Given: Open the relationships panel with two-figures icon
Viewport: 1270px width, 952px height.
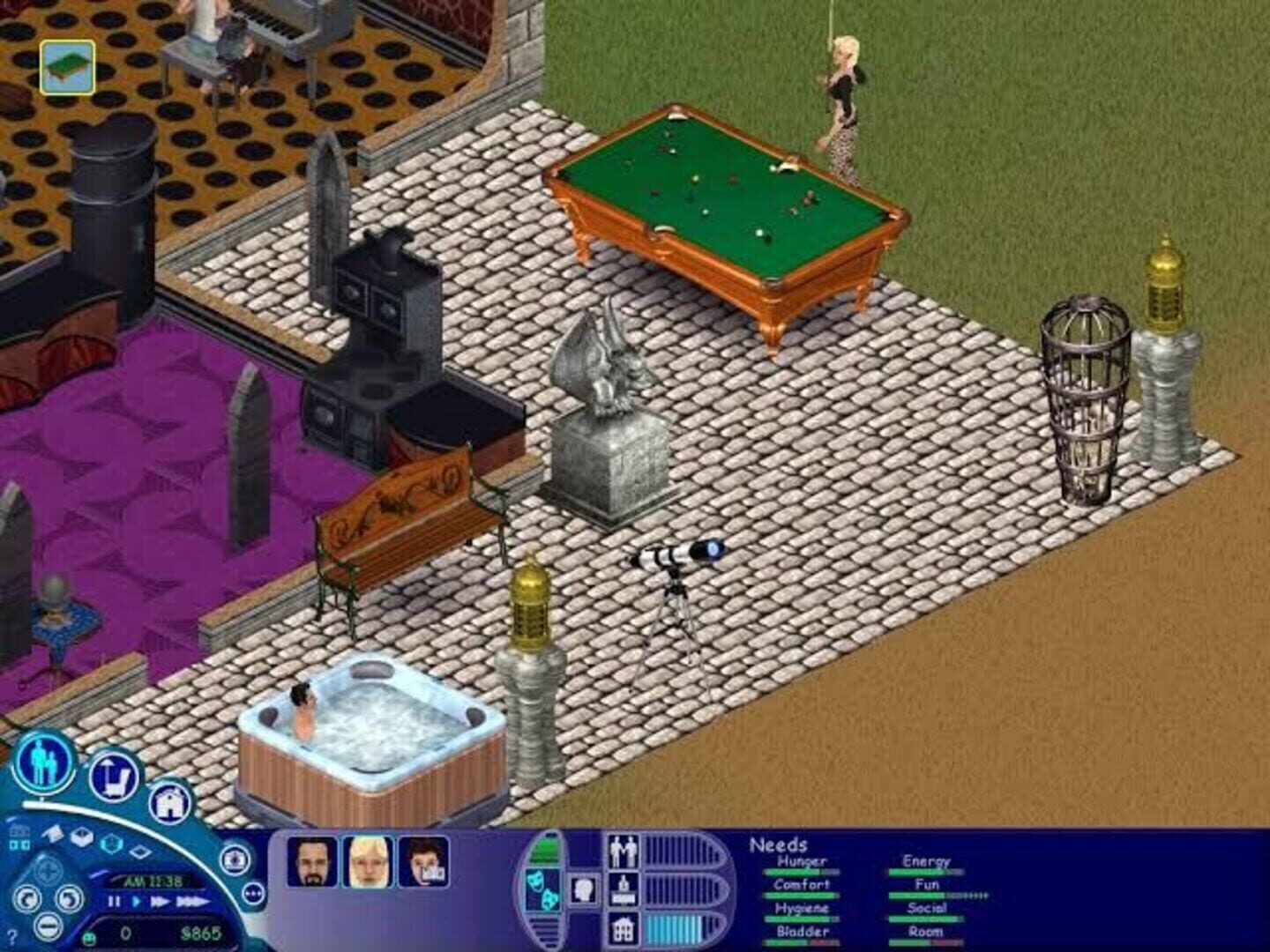Looking at the screenshot, I should [x=624, y=850].
